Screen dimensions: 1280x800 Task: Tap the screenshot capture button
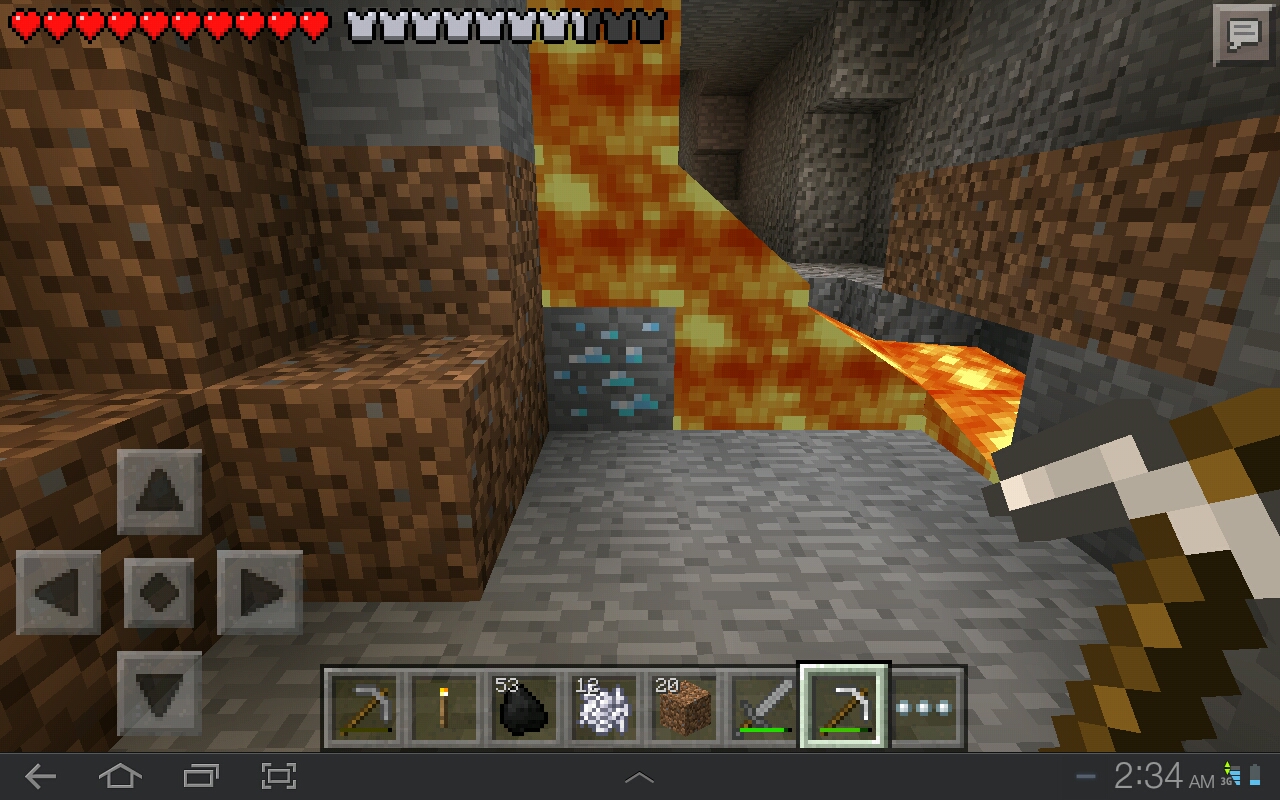click(278, 776)
